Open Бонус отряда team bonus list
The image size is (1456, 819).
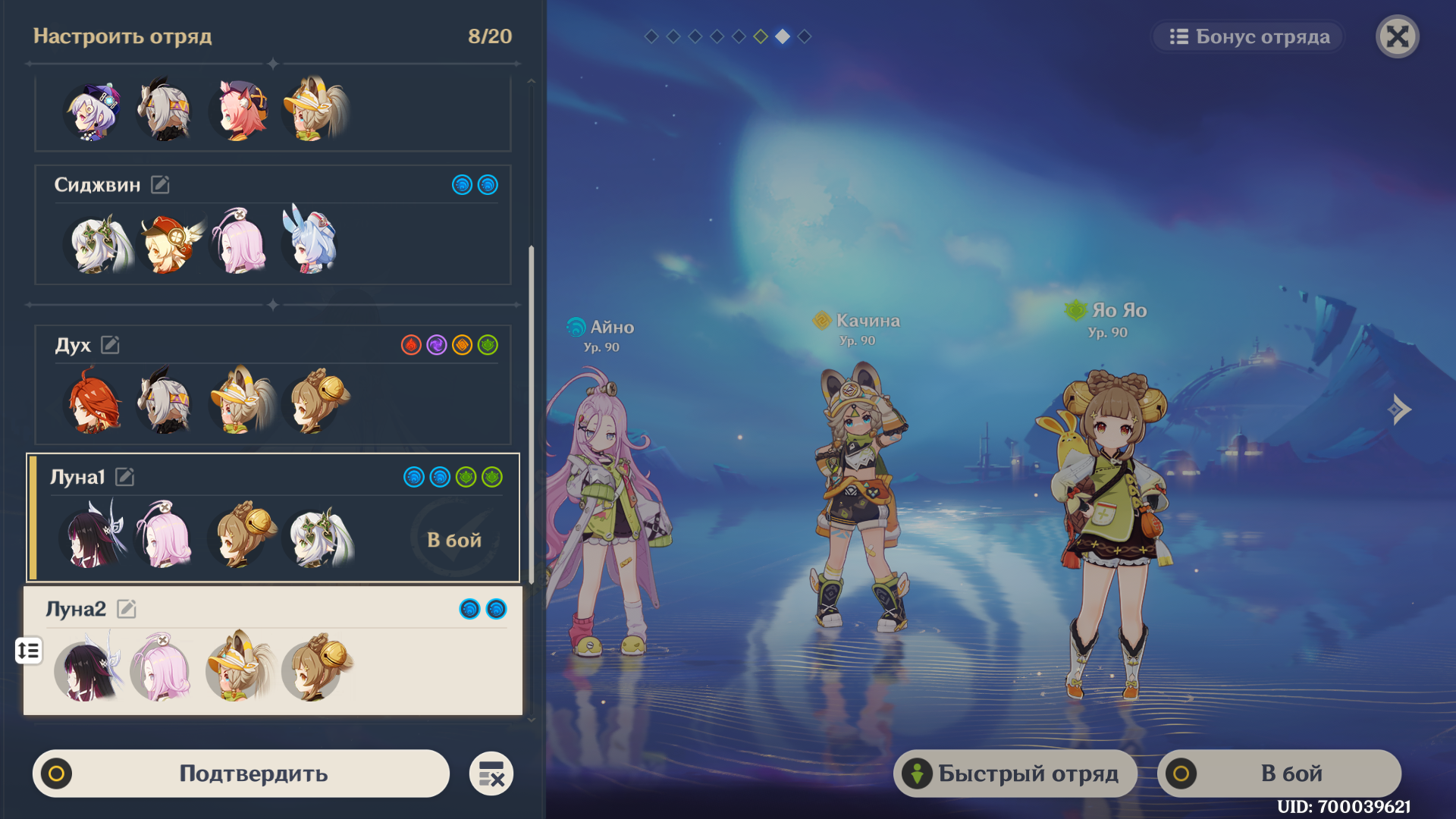coord(1248,36)
